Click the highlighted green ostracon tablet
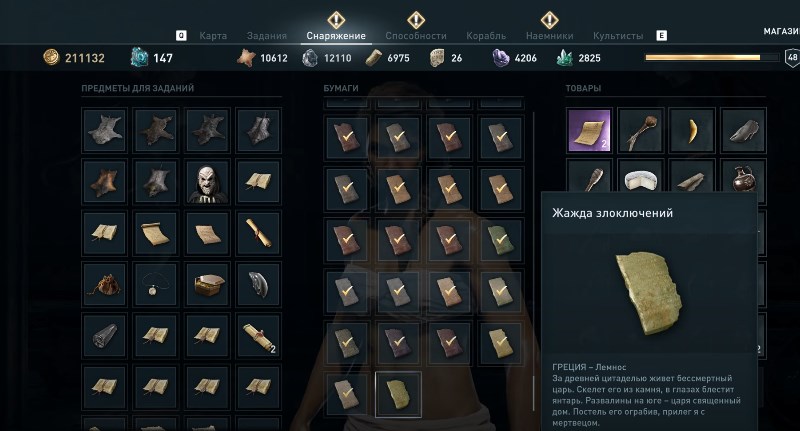Viewport: 800px width, 431px height. pyautogui.click(x=398, y=393)
